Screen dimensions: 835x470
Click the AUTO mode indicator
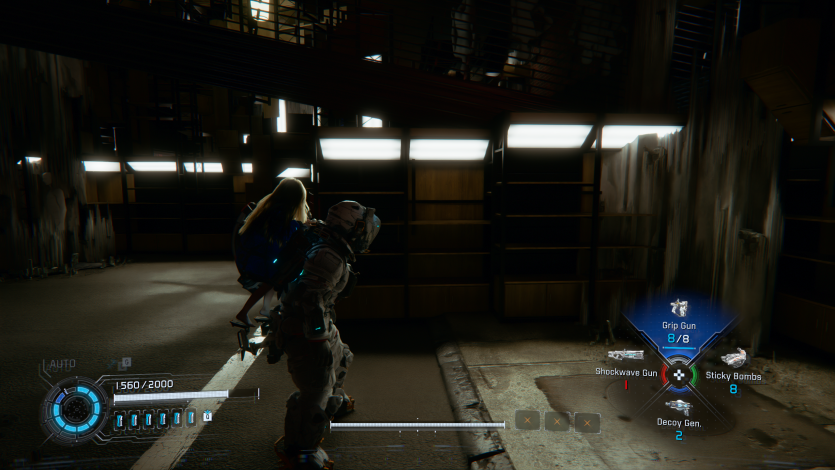(62, 365)
